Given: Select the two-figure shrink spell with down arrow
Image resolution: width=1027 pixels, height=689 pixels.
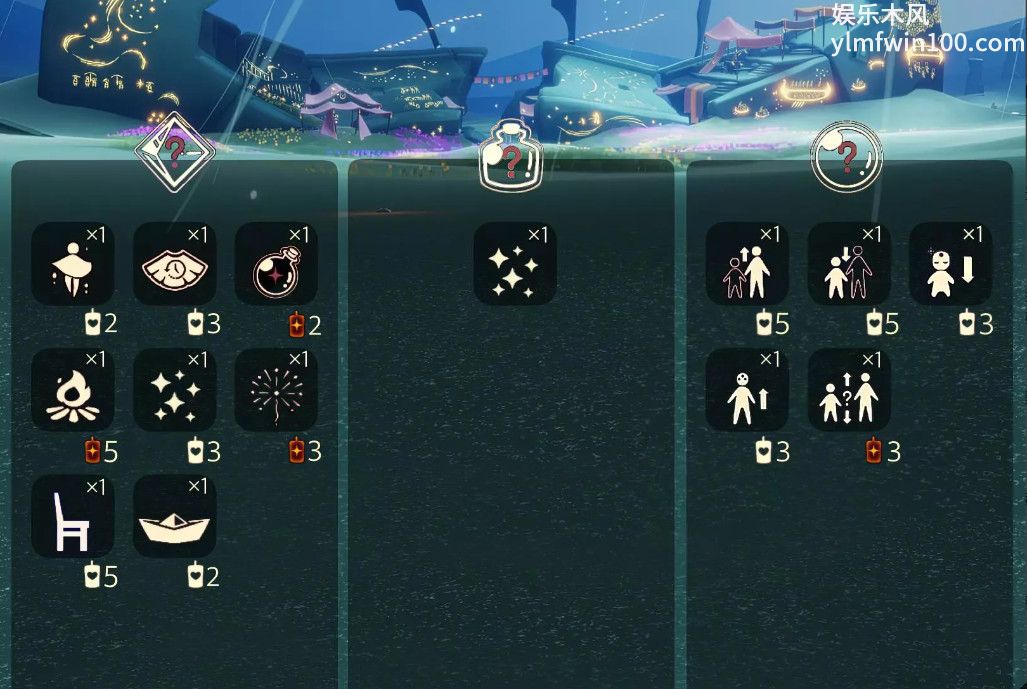Looking at the screenshot, I should click(849, 263).
